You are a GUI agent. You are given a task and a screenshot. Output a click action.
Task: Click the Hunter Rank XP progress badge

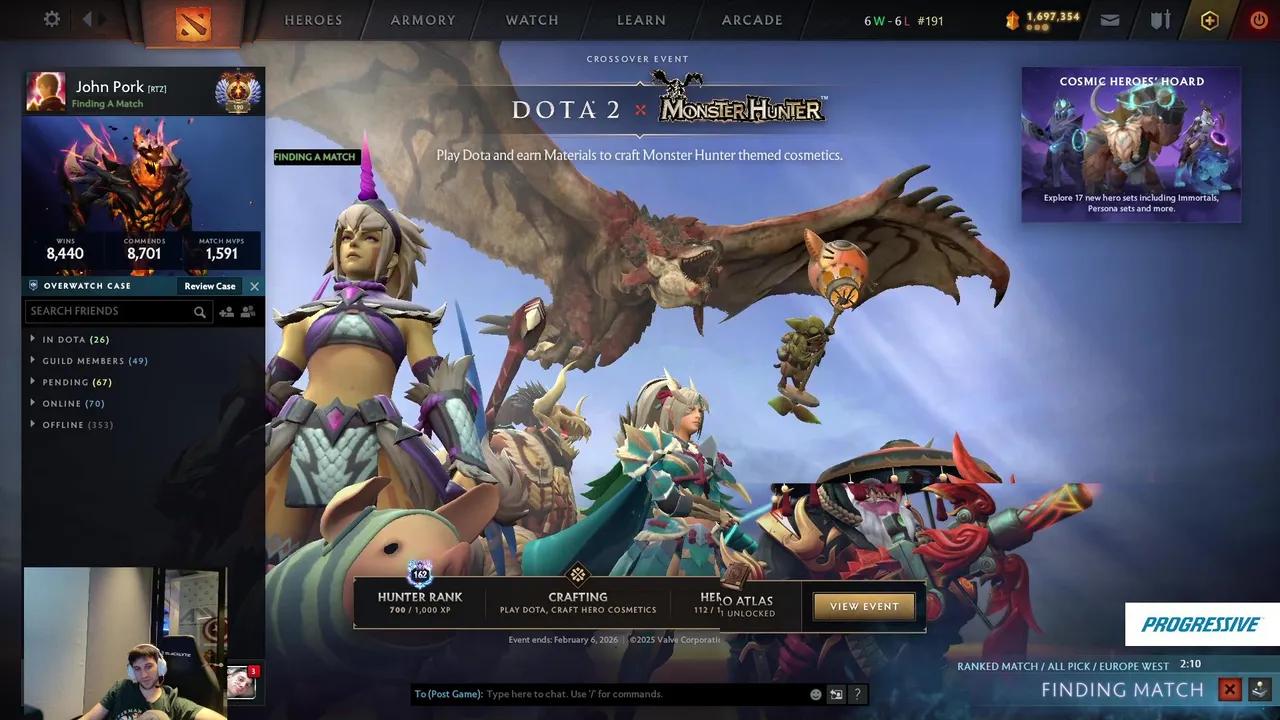tap(419, 576)
